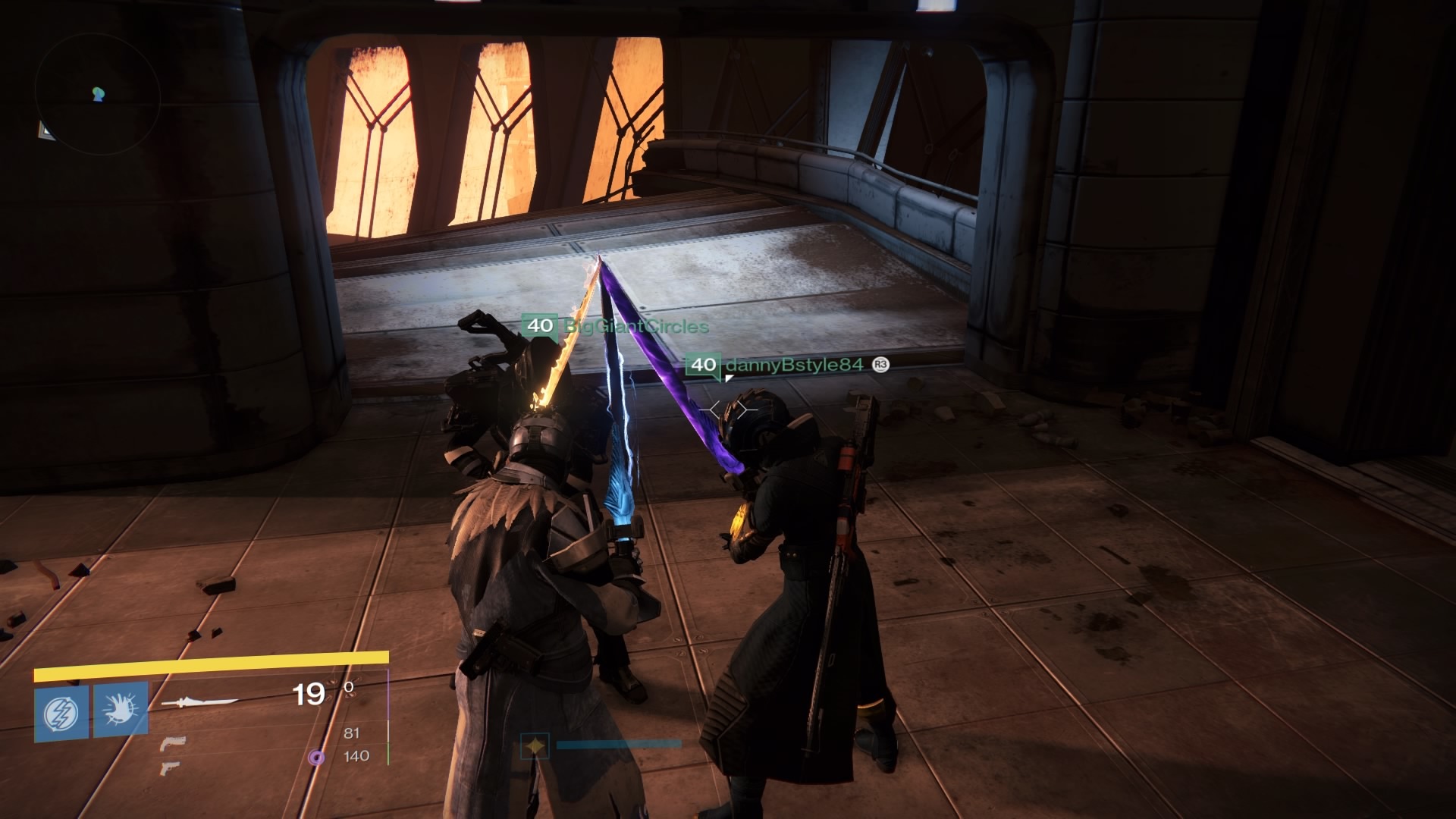Activate the lightning grenade ability icon

(61, 713)
